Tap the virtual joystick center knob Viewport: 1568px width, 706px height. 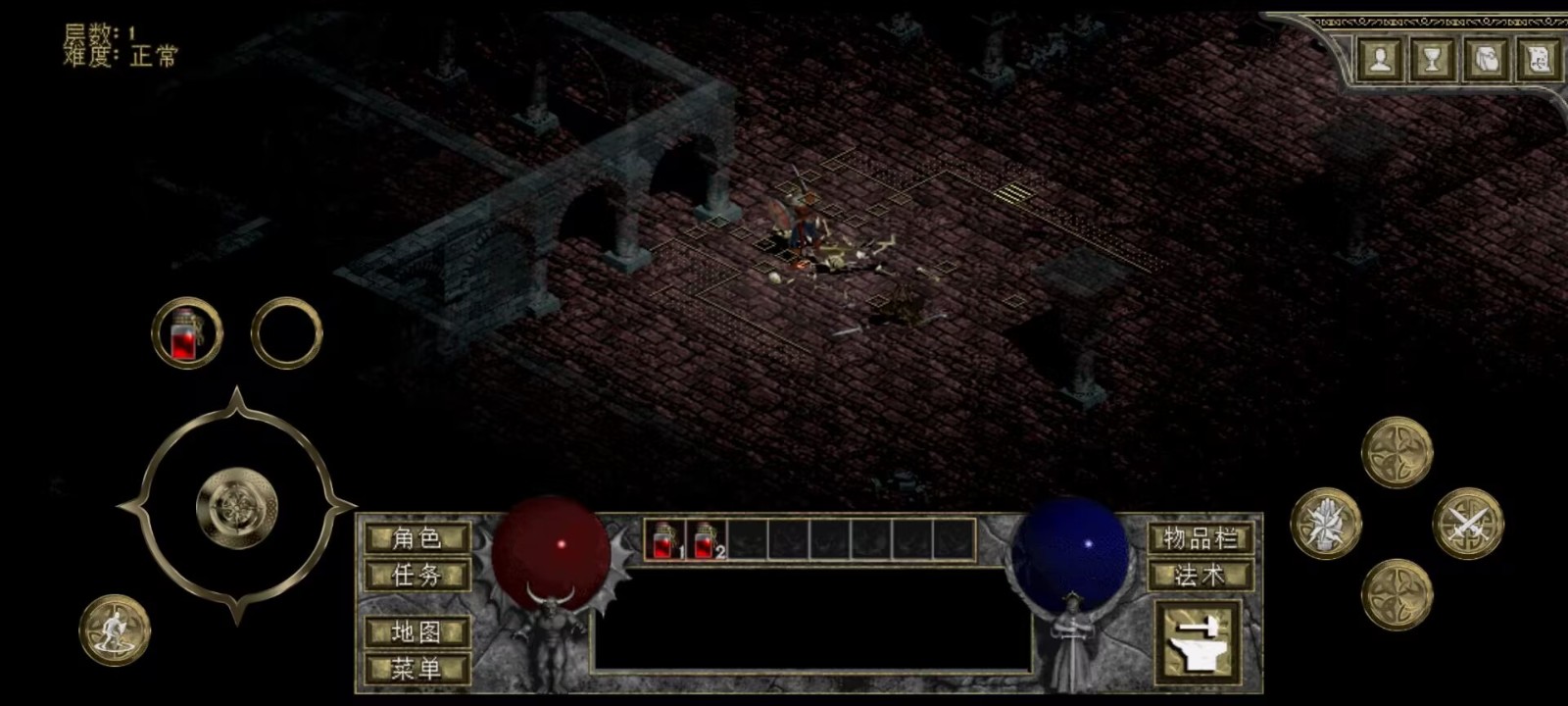(236, 507)
